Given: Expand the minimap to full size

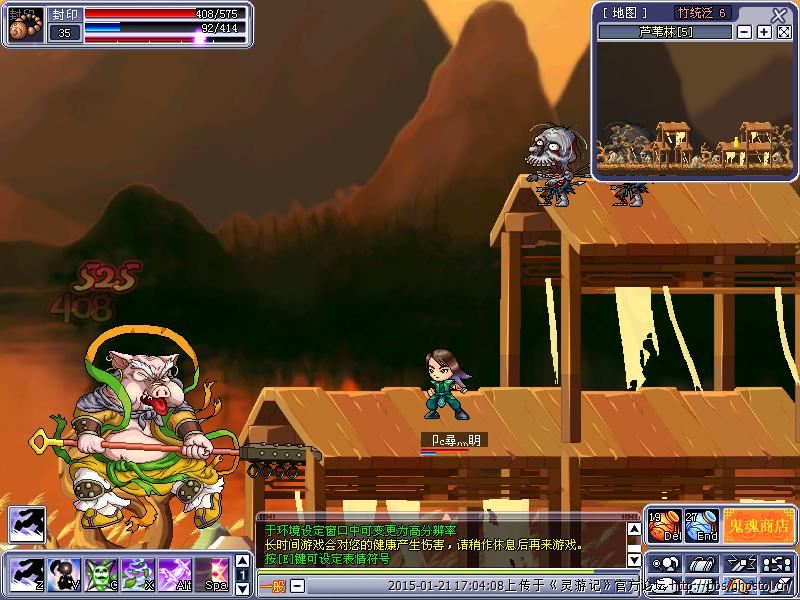Looking at the screenshot, I should [x=784, y=32].
